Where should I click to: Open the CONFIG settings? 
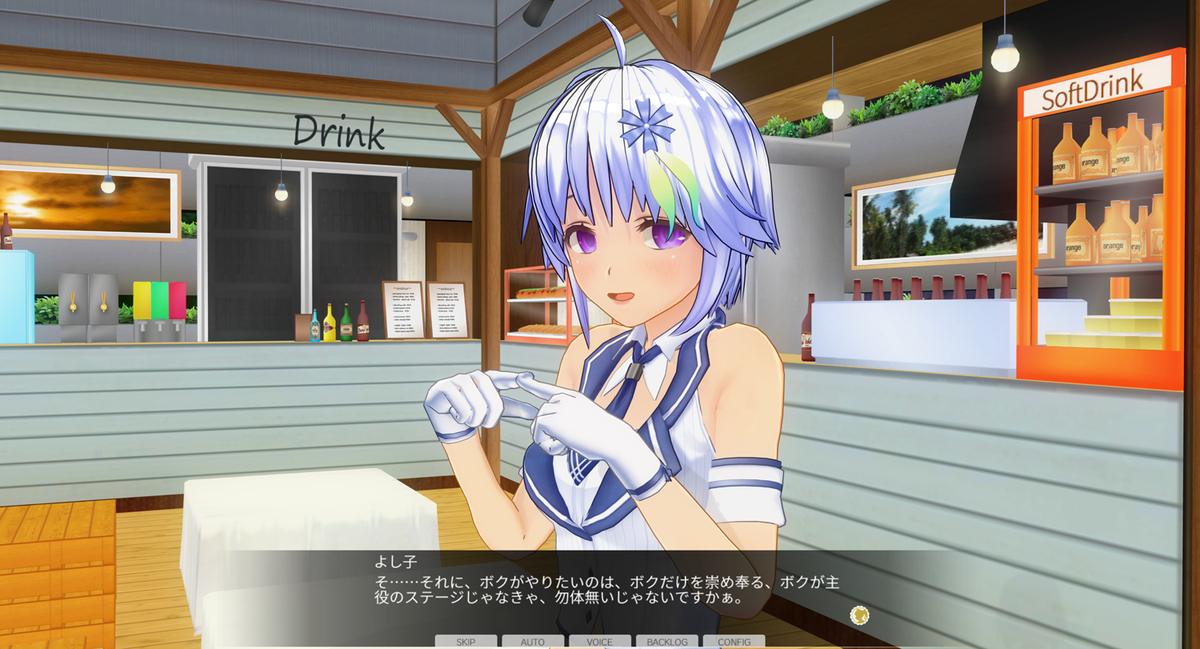pos(734,641)
